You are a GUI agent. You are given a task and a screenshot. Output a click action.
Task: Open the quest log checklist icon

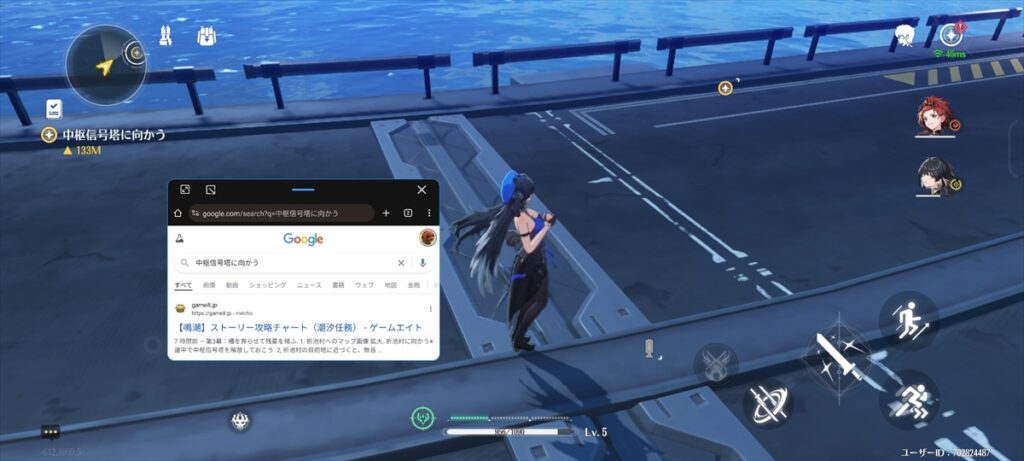tap(54, 109)
